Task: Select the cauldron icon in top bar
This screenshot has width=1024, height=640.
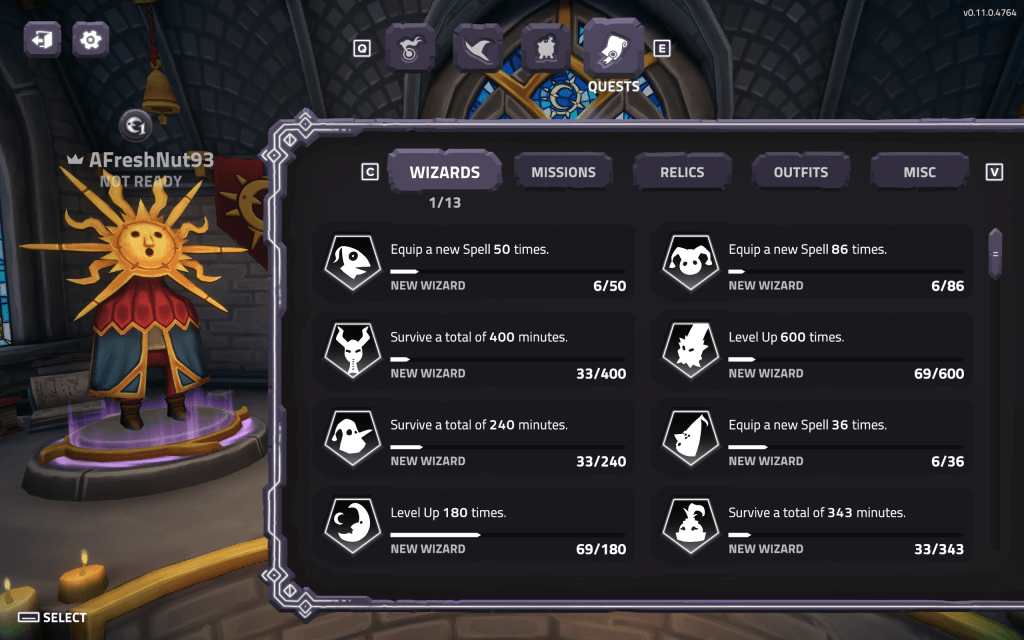Action: (546, 47)
